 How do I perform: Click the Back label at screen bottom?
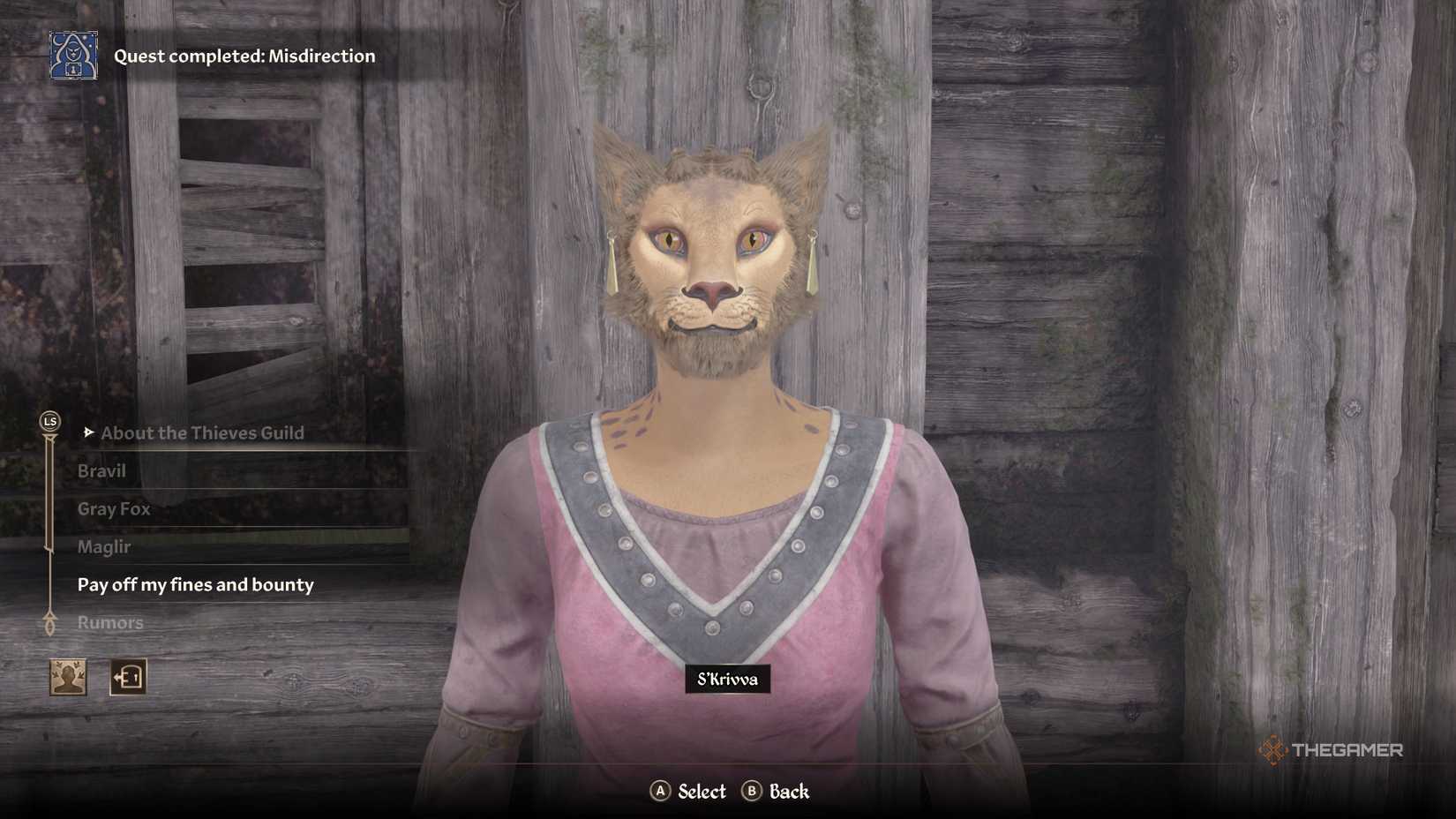click(x=788, y=792)
